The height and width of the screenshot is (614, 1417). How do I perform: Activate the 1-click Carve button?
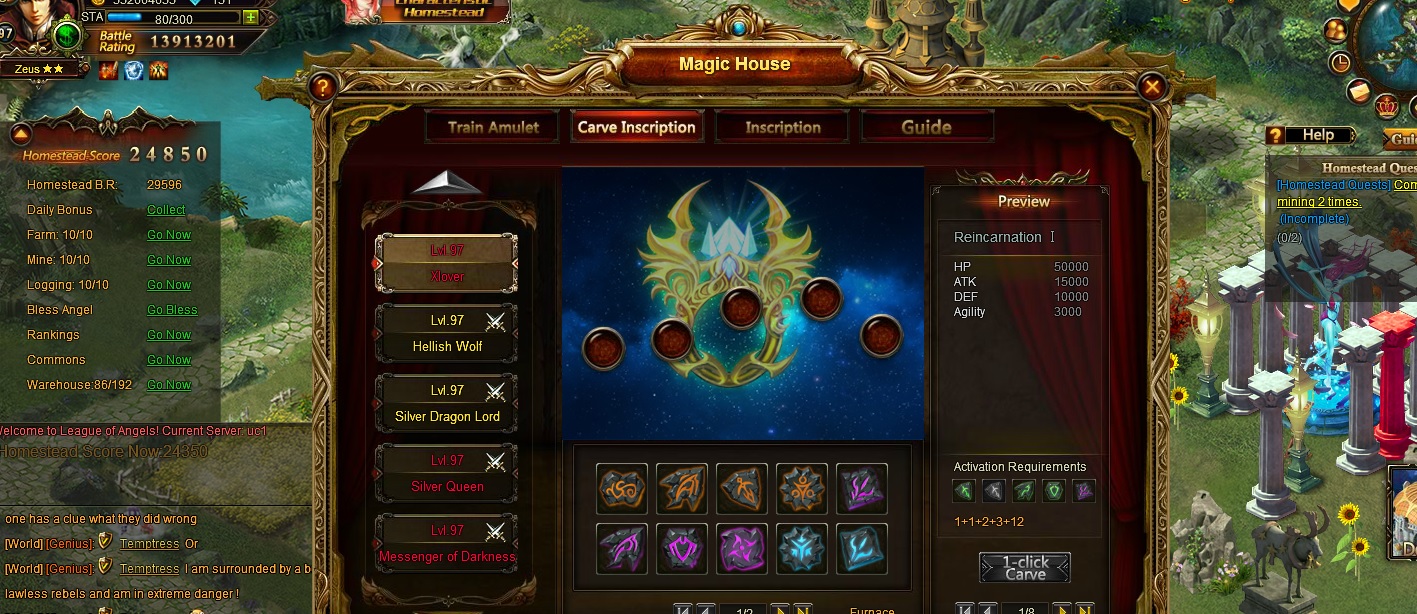tap(1025, 567)
